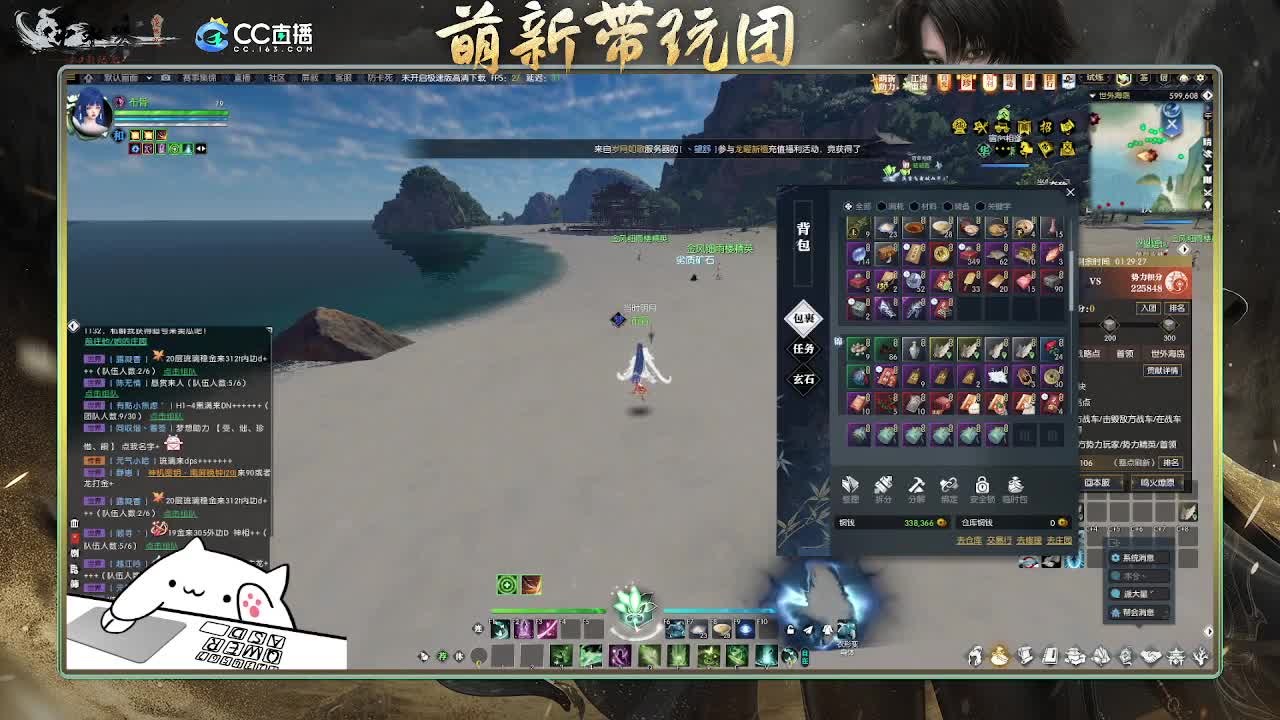Click the 拆分 split-item icon below the inventory
This screenshot has width=1280, height=720.
coord(884,488)
